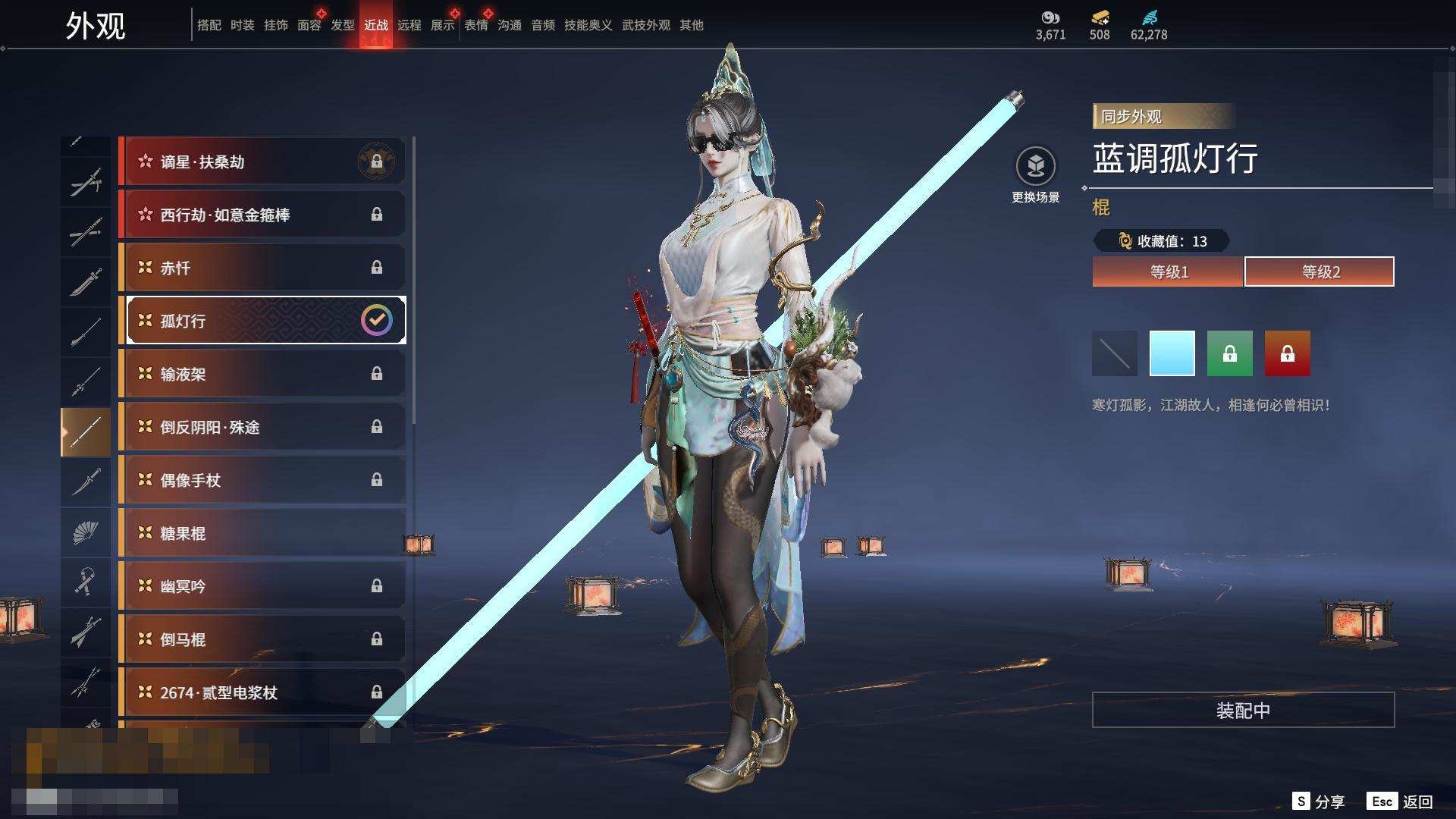Select the fan weapon category icon

click(86, 532)
